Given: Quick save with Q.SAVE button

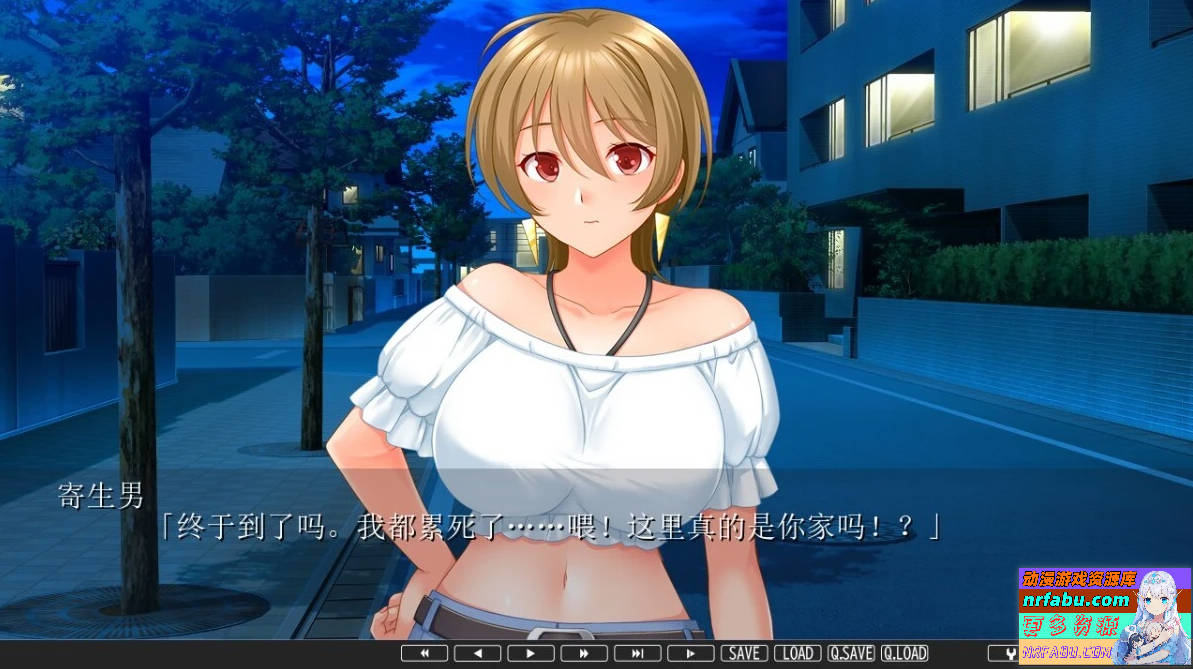Looking at the screenshot, I should (851, 653).
